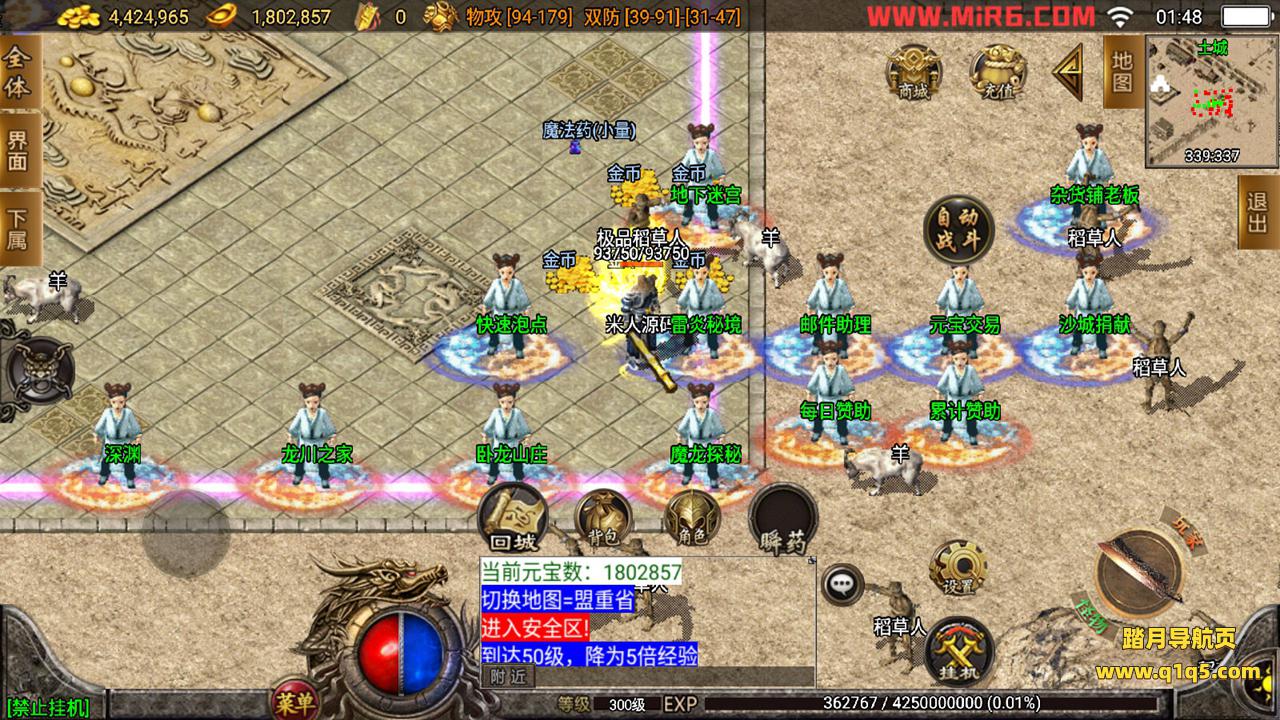Choose the 下属 tab
The image size is (1280, 720).
[x=19, y=228]
